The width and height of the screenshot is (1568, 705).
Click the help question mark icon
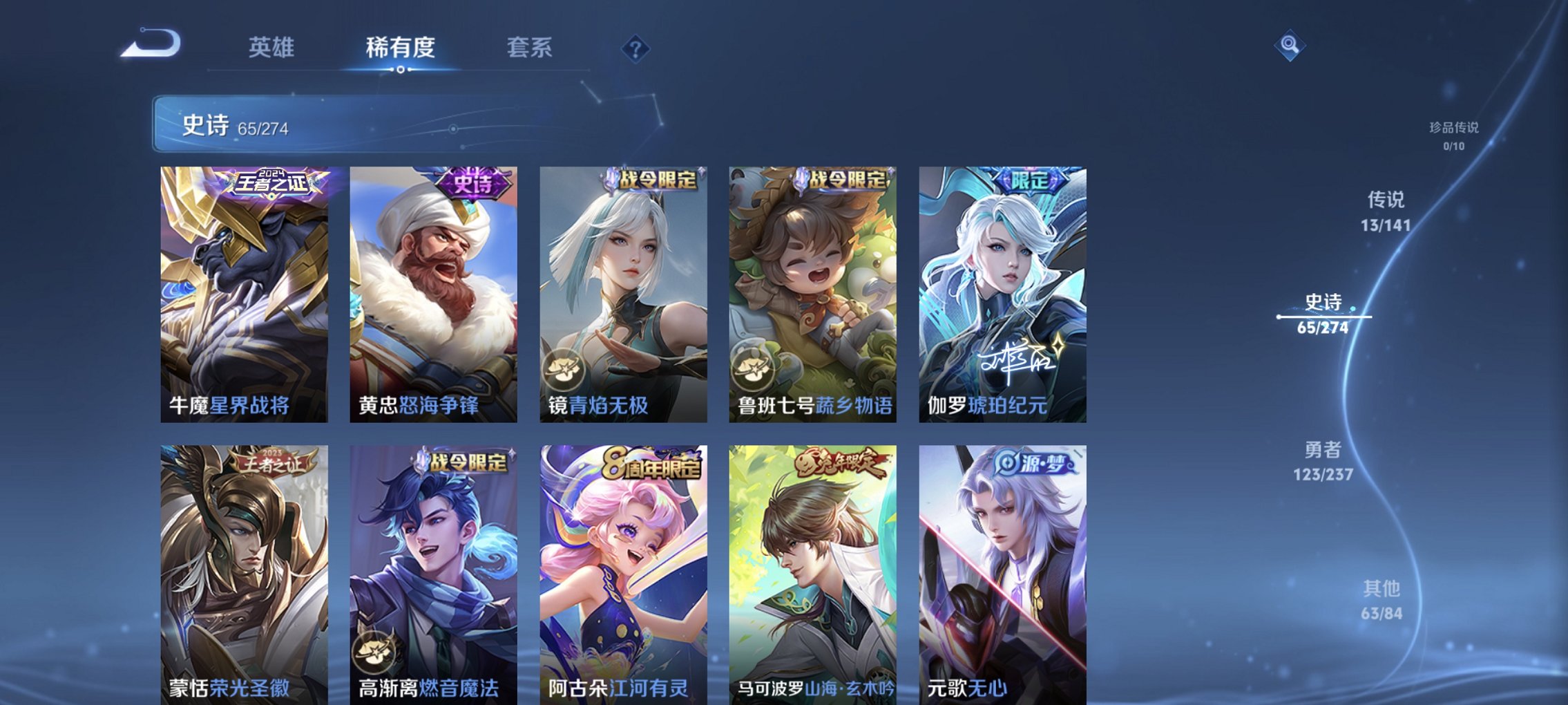click(x=636, y=48)
